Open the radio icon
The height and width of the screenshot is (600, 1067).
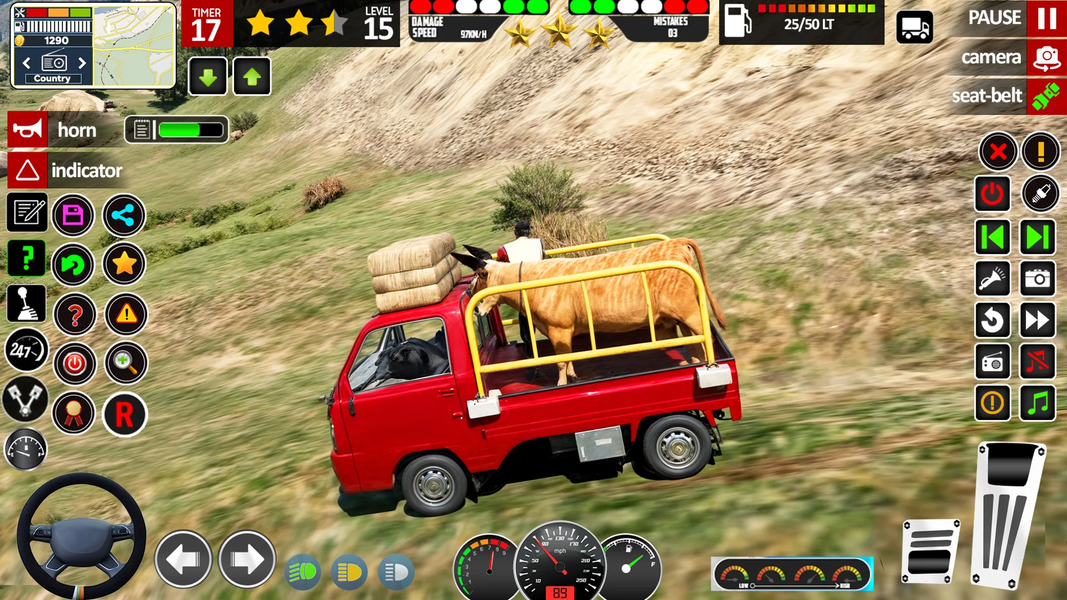click(x=993, y=361)
